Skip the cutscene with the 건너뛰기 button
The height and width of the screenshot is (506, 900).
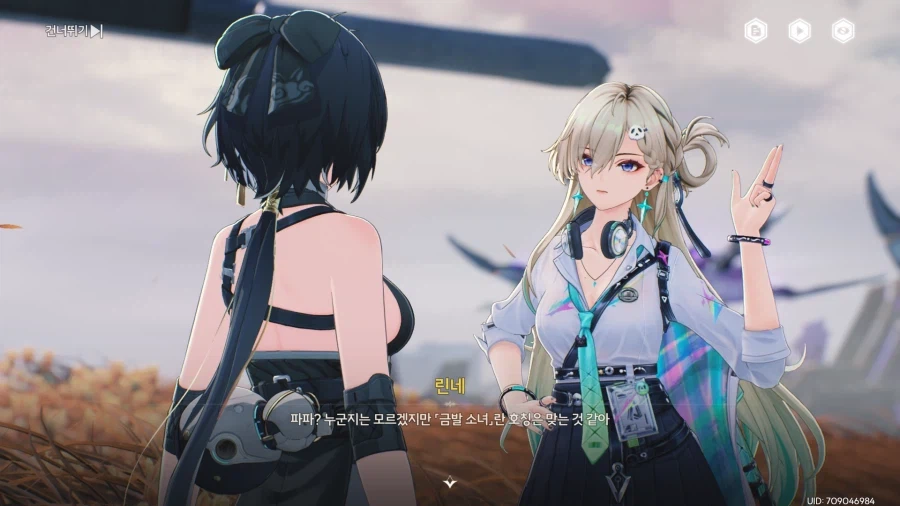click(x=73, y=31)
